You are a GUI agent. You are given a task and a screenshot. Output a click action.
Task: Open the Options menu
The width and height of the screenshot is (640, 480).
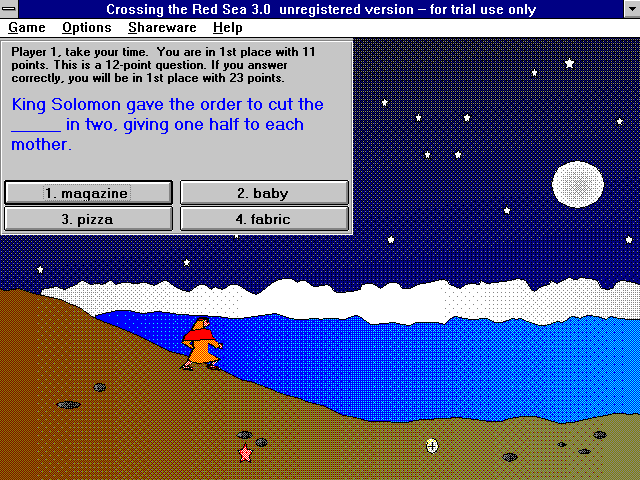pyautogui.click(x=86, y=28)
